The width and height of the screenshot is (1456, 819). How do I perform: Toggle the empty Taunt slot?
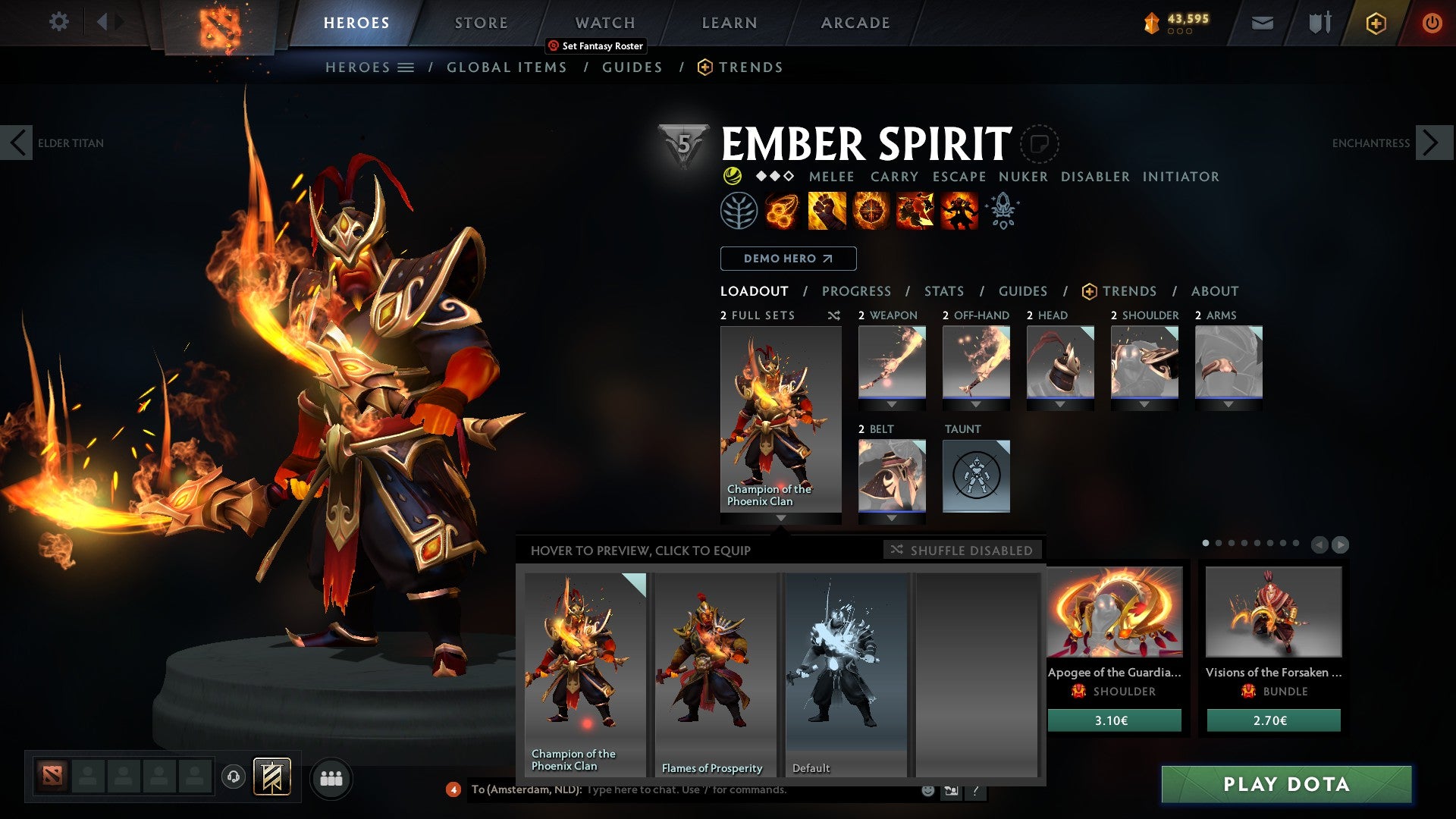[976, 475]
